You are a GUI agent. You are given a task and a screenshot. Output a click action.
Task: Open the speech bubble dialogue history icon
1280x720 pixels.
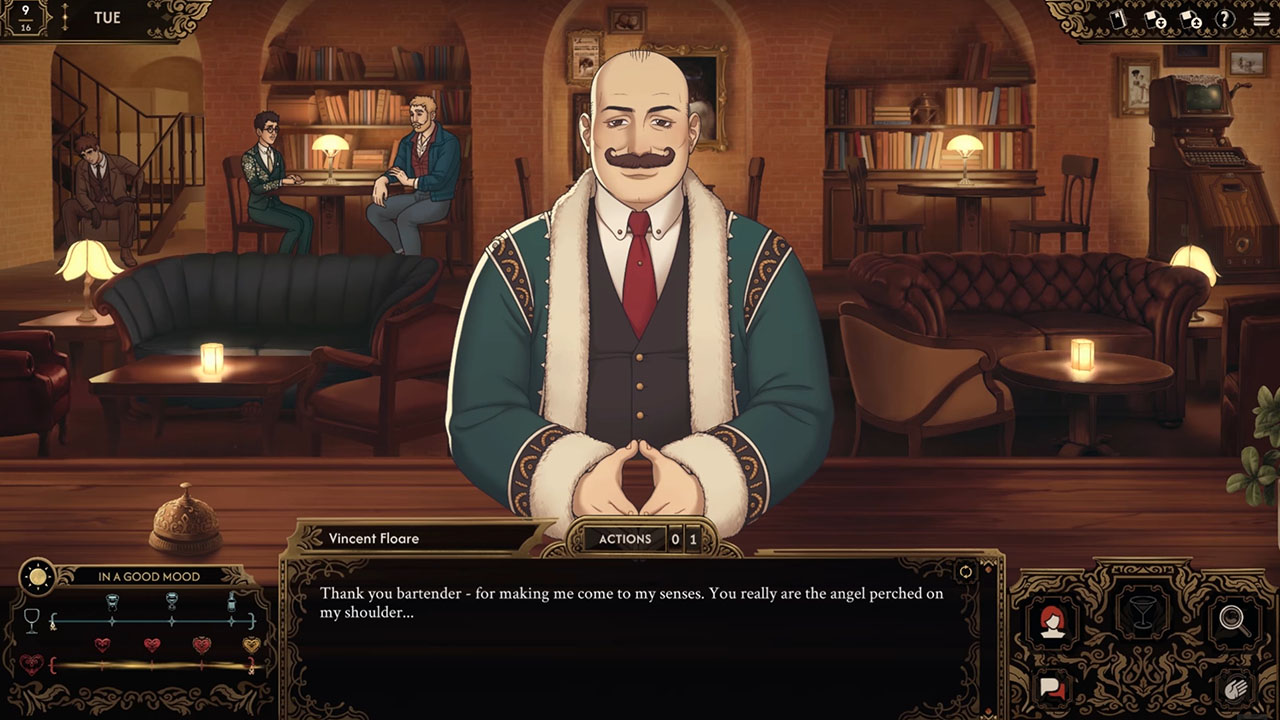pos(1052,689)
